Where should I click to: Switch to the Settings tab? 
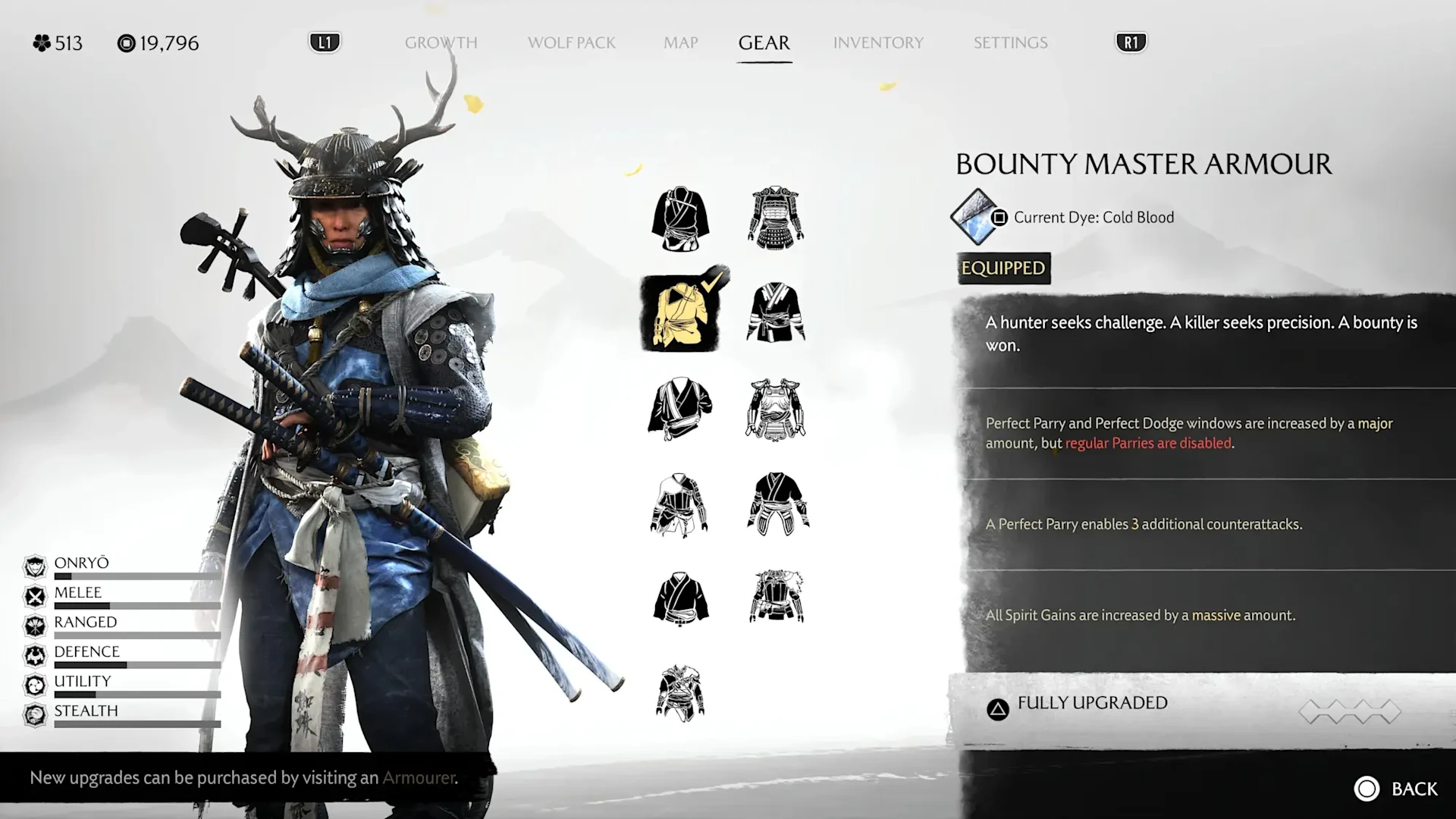click(1010, 42)
